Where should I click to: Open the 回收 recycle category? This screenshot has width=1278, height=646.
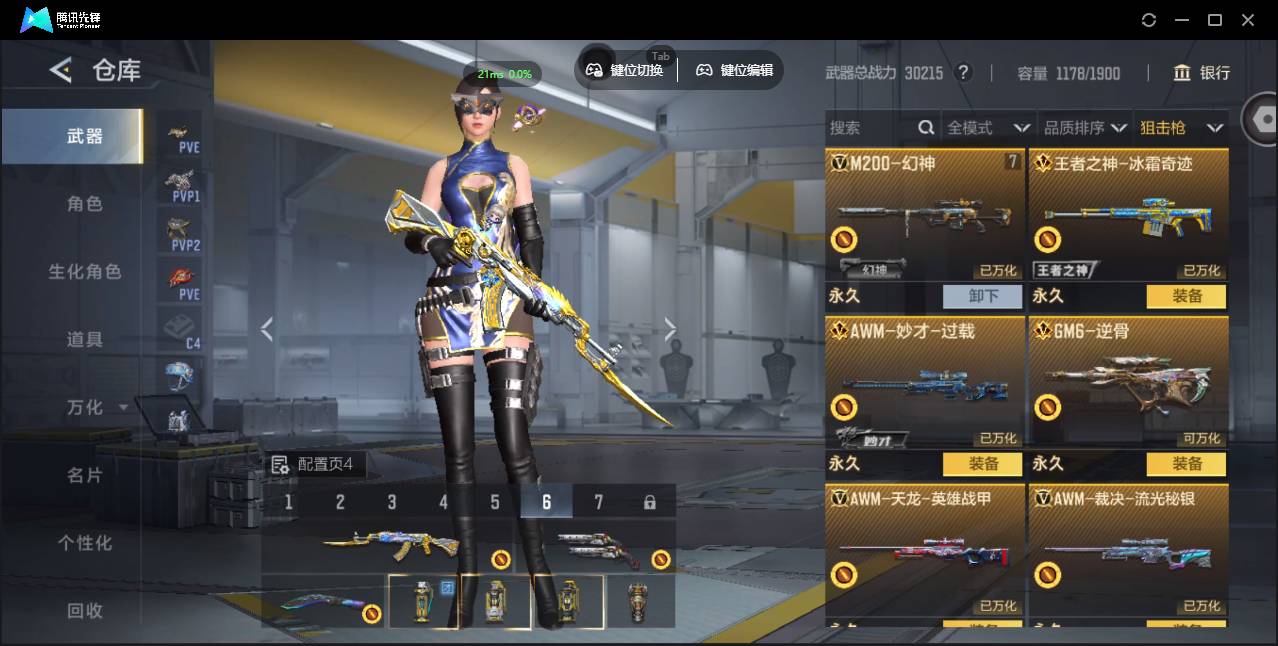(x=84, y=610)
